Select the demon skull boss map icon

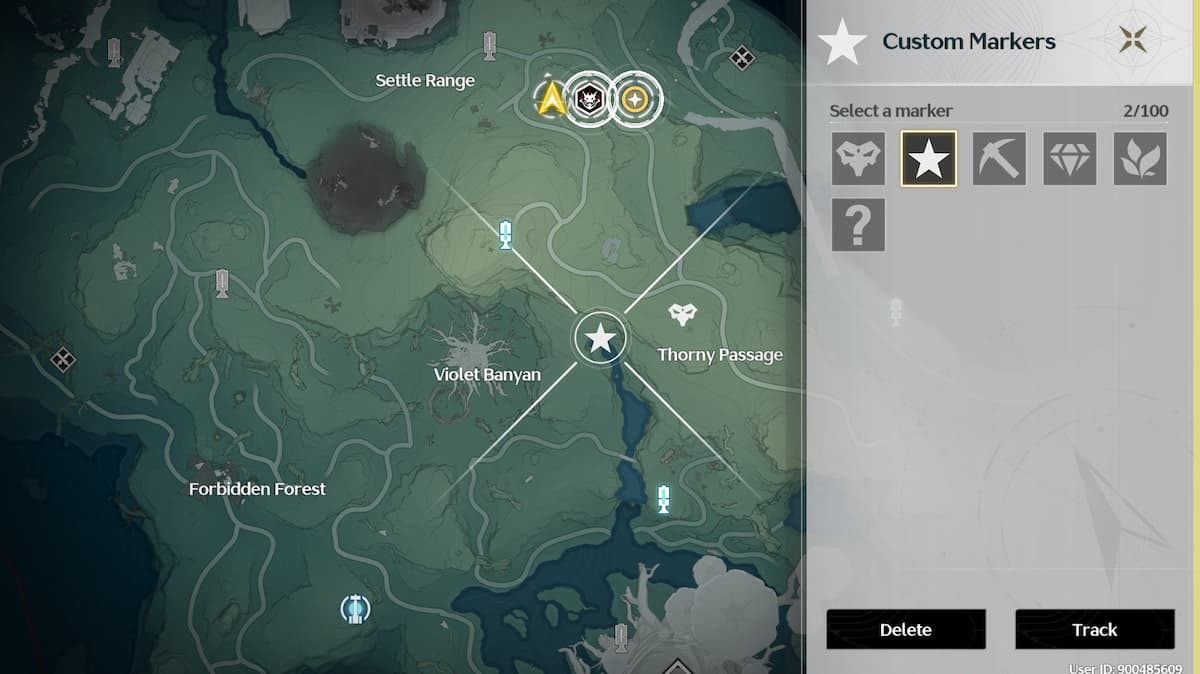coord(587,99)
